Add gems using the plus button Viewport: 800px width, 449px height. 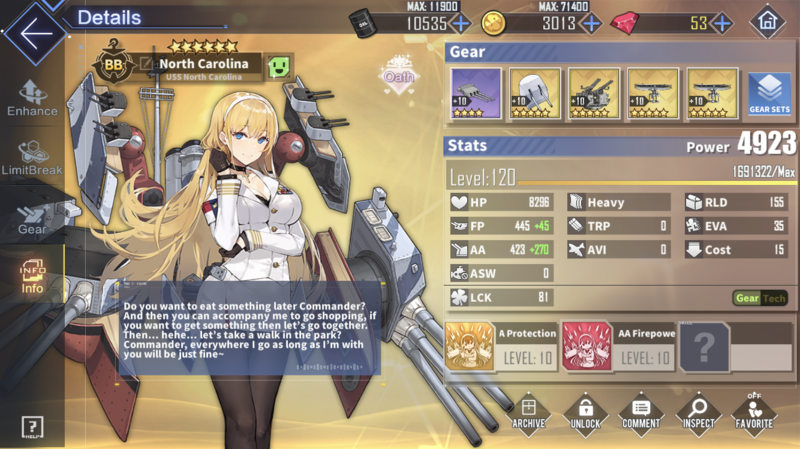(x=722, y=23)
